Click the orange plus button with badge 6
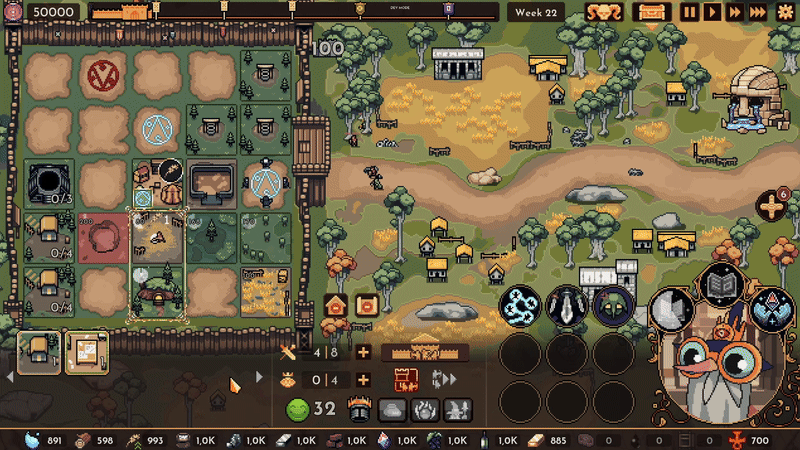This screenshot has height=450, width=800. pos(771,208)
